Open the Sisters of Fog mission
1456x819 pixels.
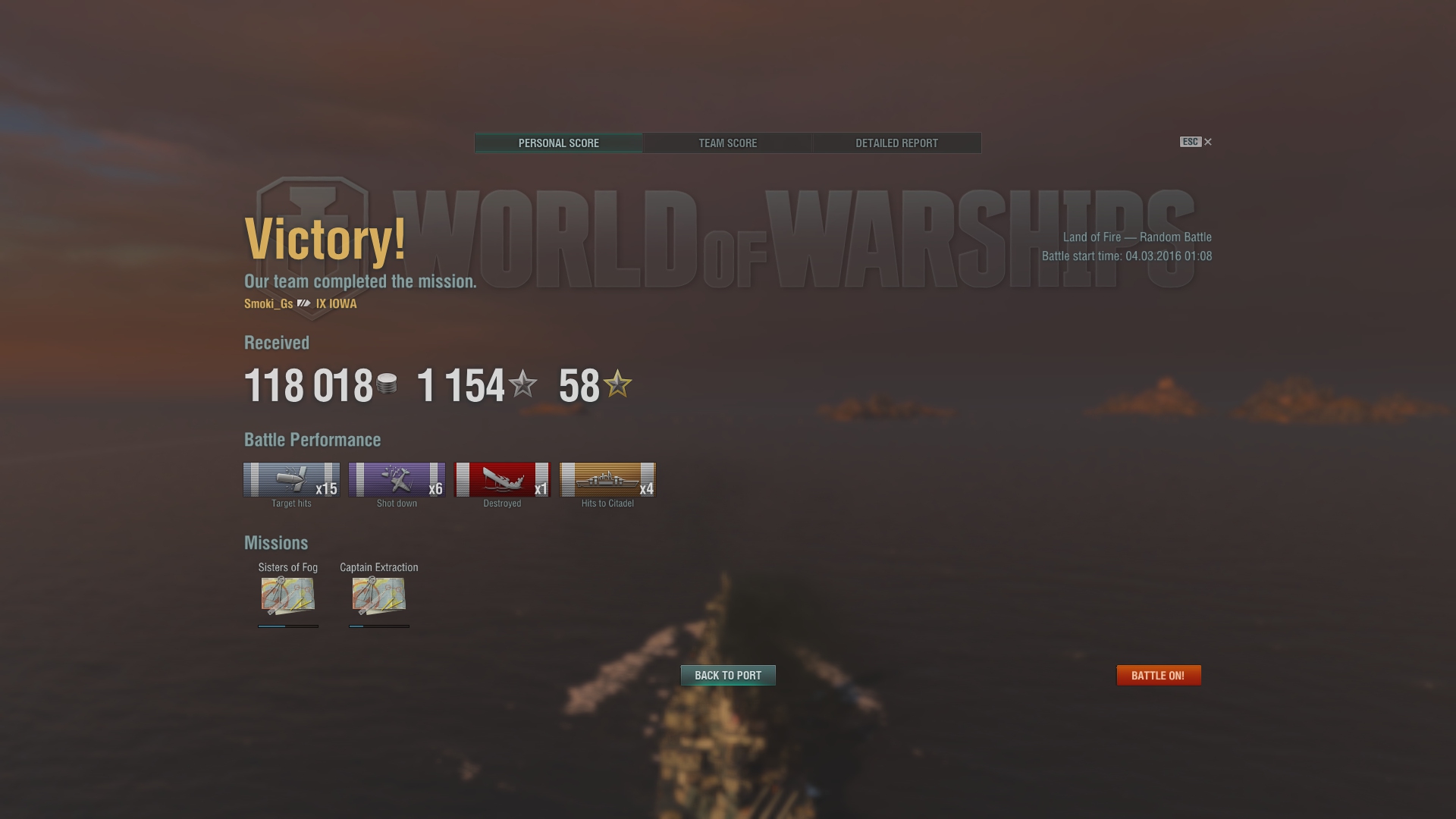click(x=288, y=595)
